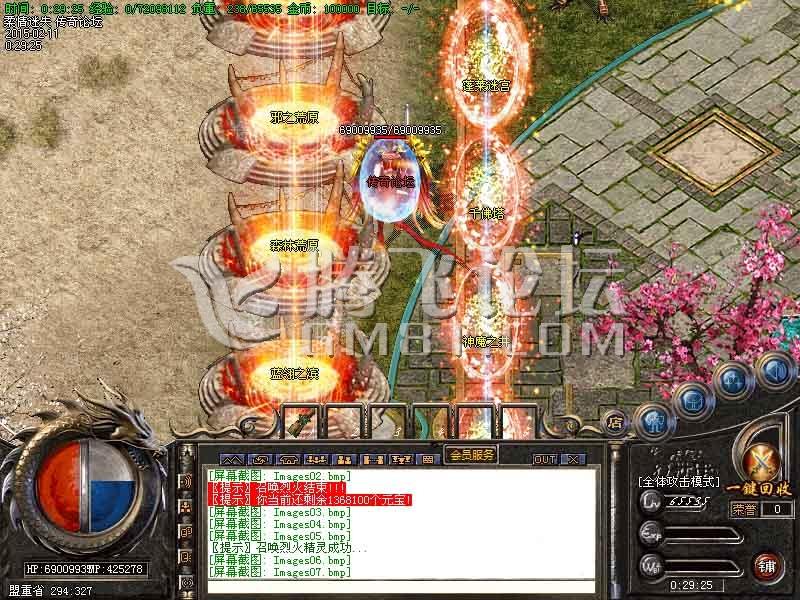Activate 一键回收 crossed swords button

(x=764, y=462)
